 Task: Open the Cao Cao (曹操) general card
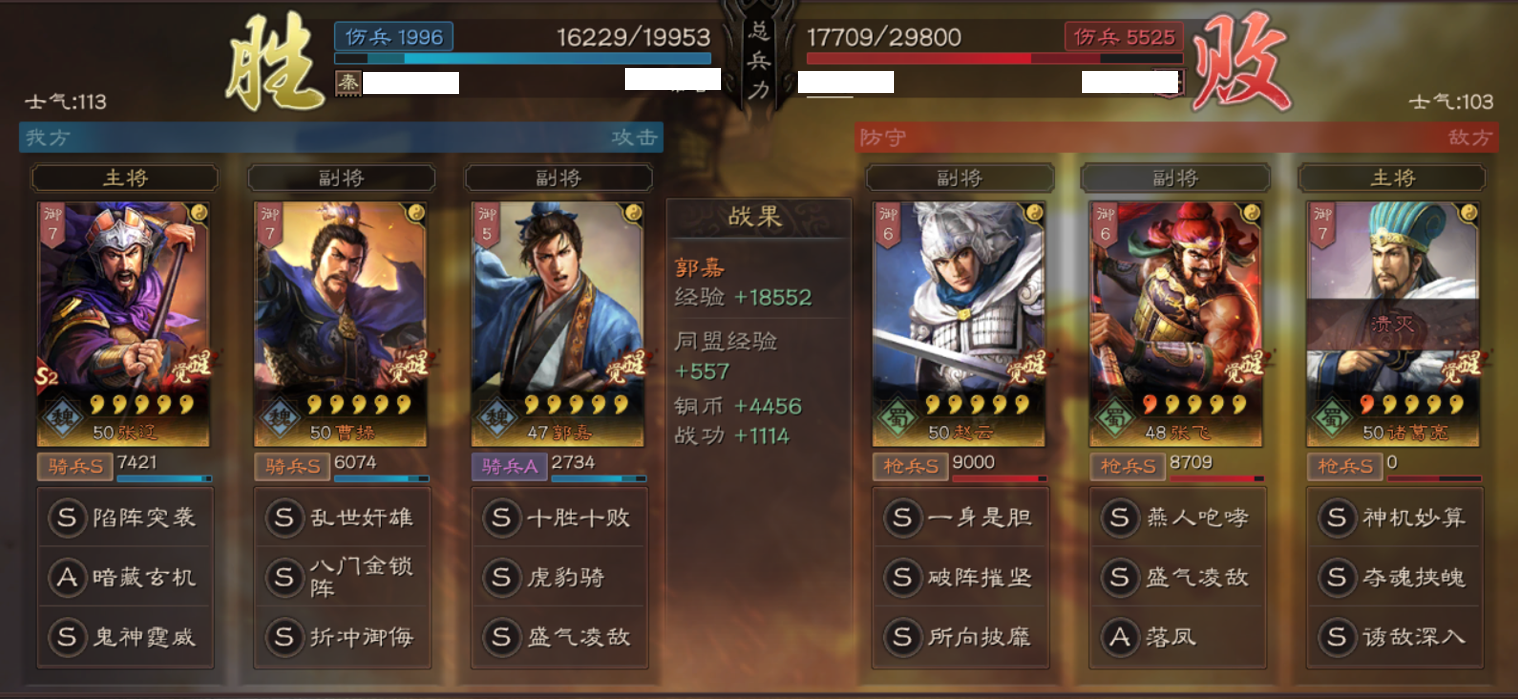(340, 323)
